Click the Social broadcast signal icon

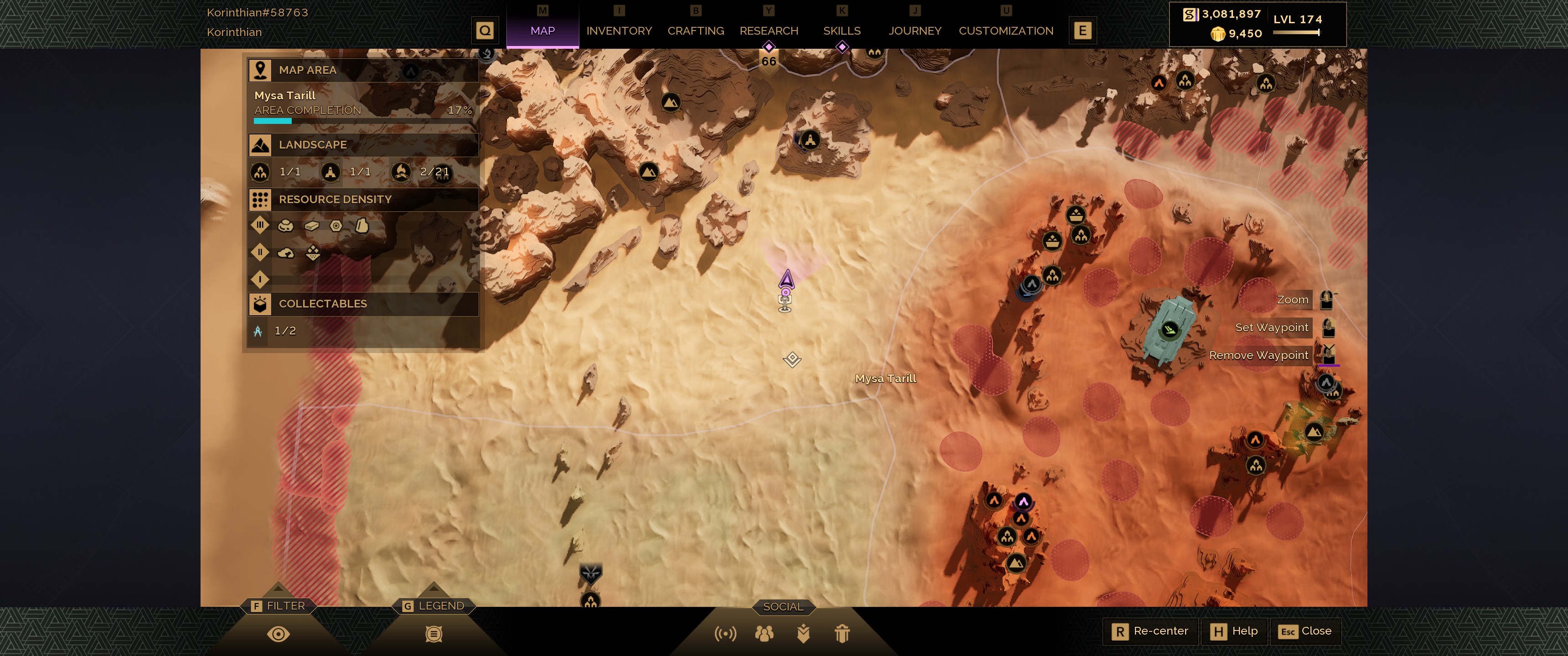[725, 634]
